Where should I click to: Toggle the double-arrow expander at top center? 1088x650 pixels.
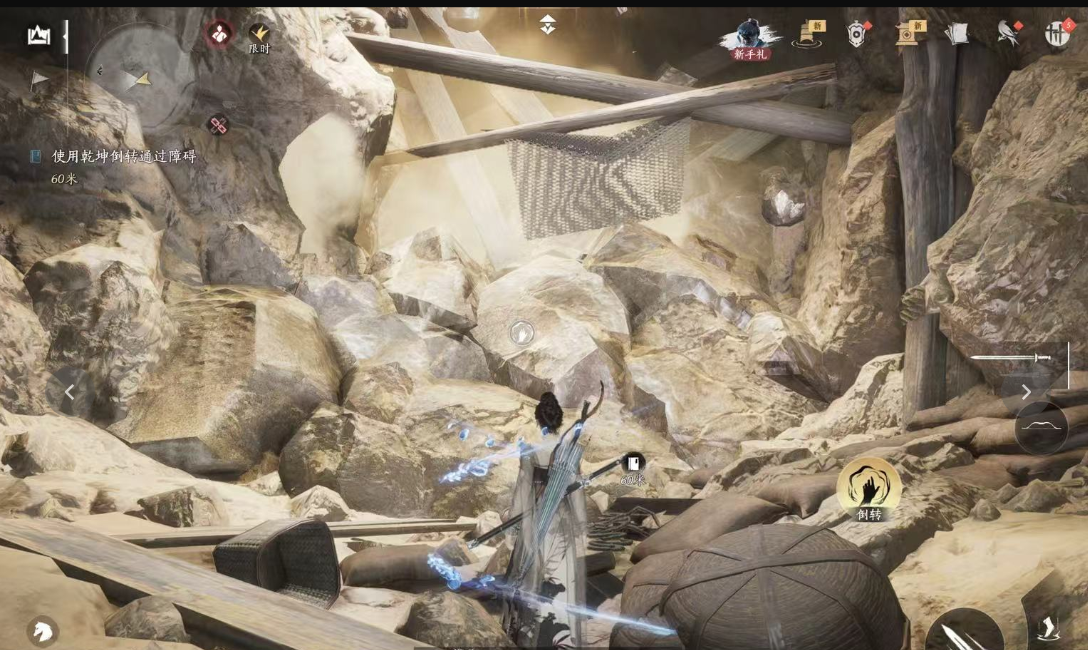(x=548, y=24)
